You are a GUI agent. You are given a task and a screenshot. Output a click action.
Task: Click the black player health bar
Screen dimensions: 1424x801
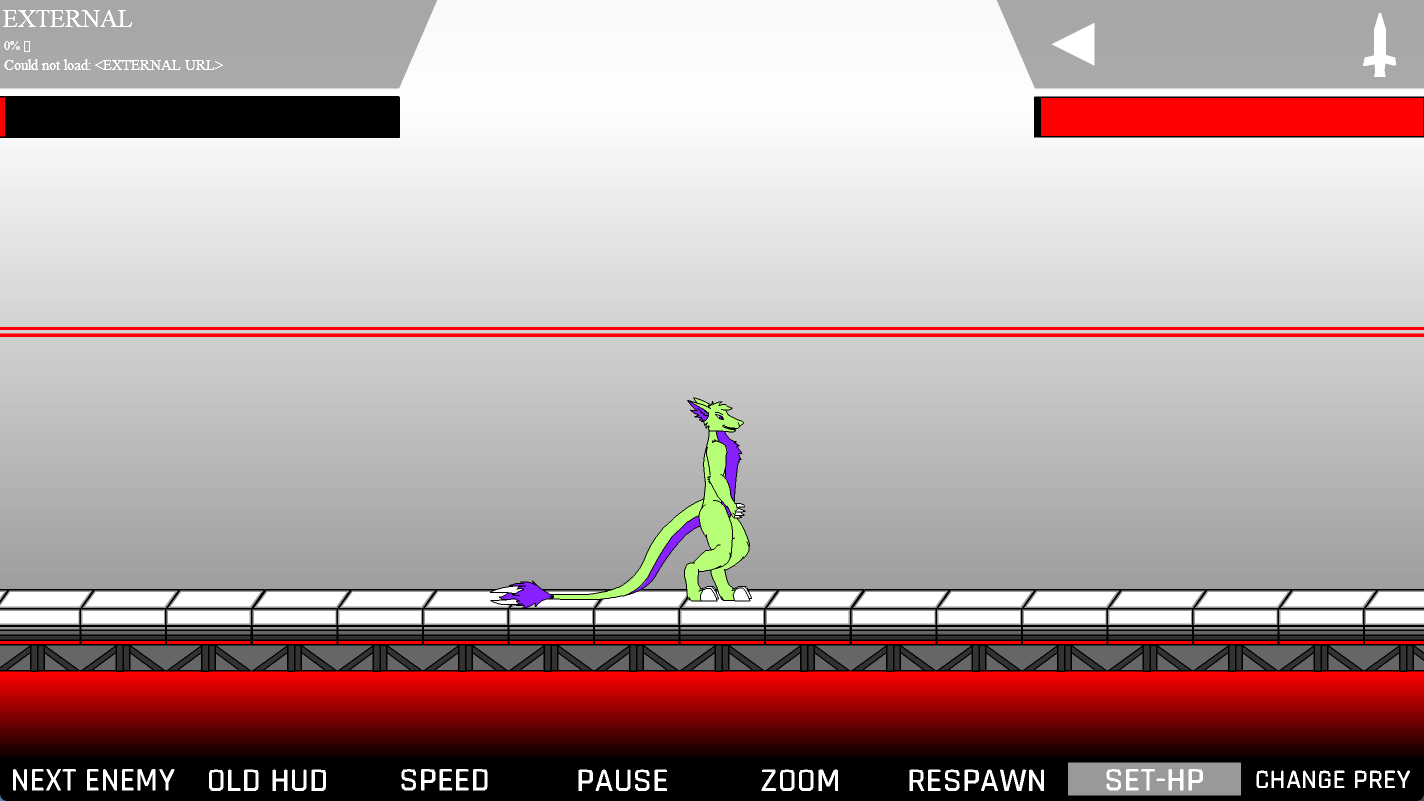[200, 117]
